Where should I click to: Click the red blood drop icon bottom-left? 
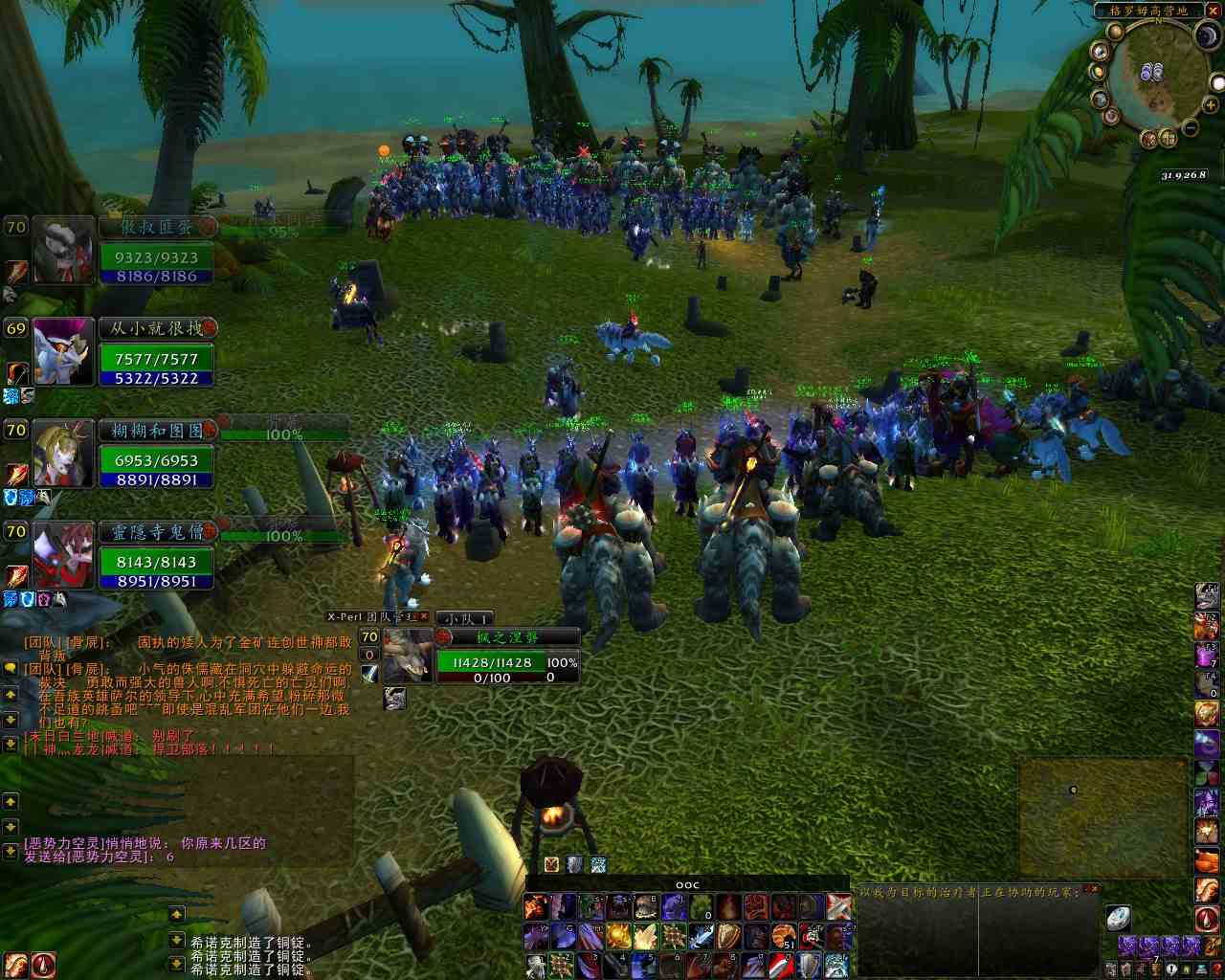[43, 965]
